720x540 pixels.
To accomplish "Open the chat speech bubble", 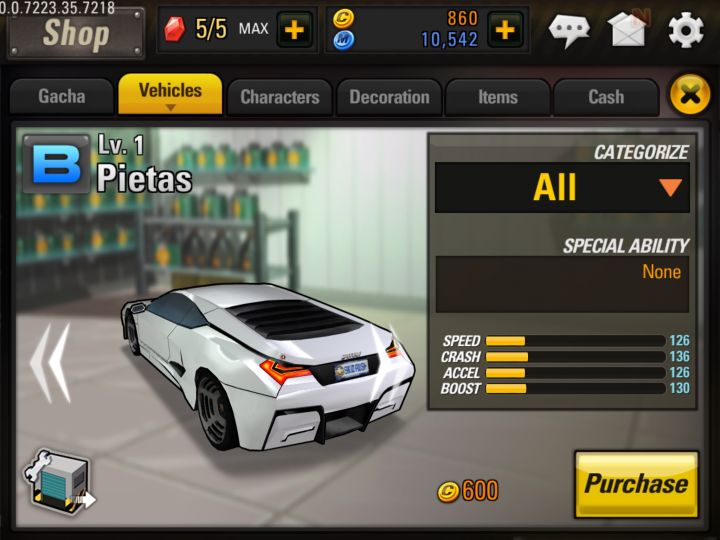I will point(569,30).
